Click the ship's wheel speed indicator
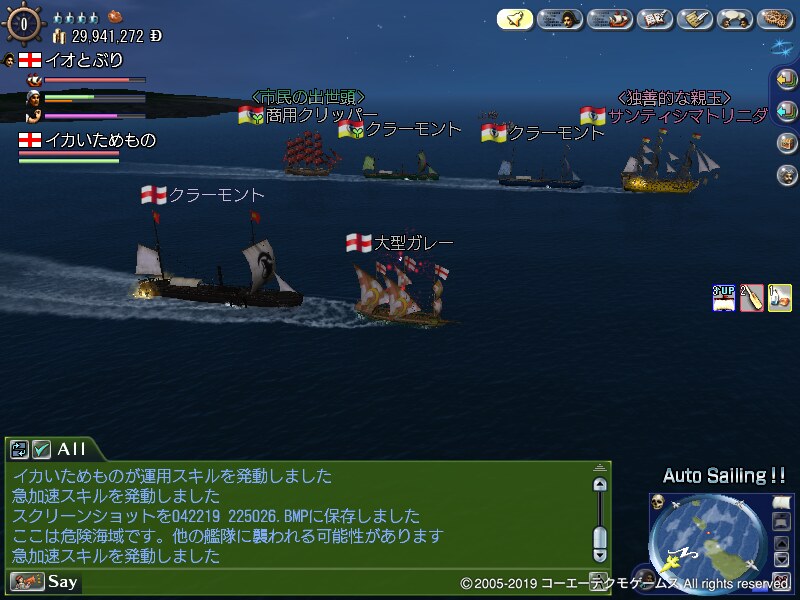 [22, 24]
